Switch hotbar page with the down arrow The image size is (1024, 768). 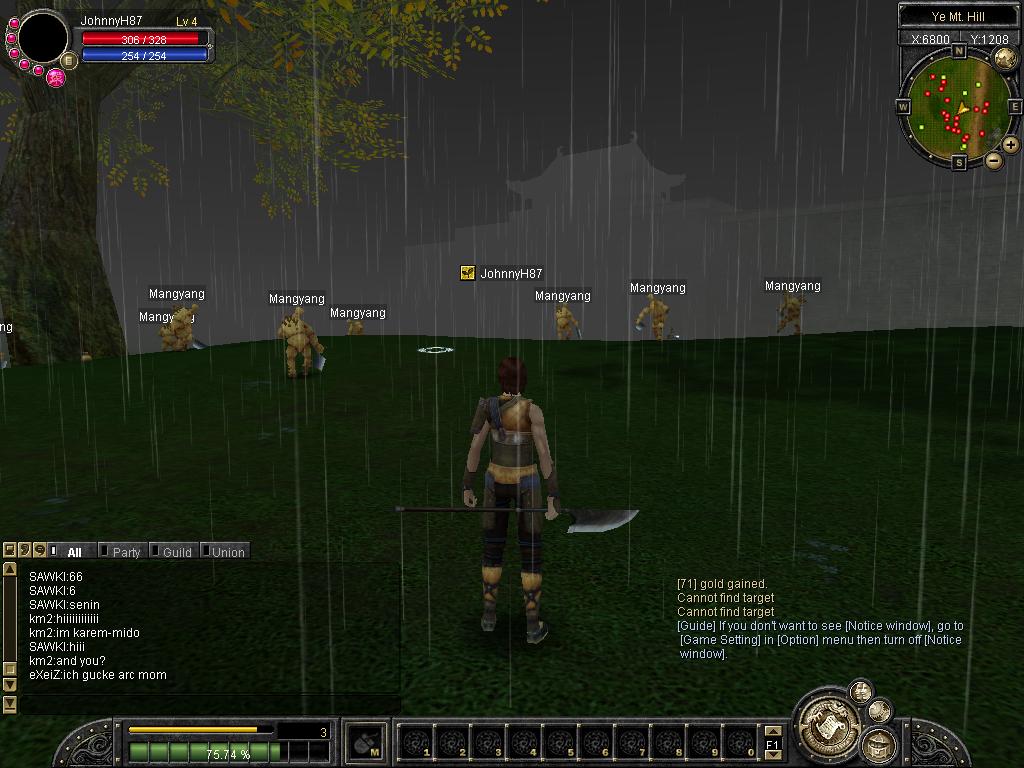click(772, 755)
